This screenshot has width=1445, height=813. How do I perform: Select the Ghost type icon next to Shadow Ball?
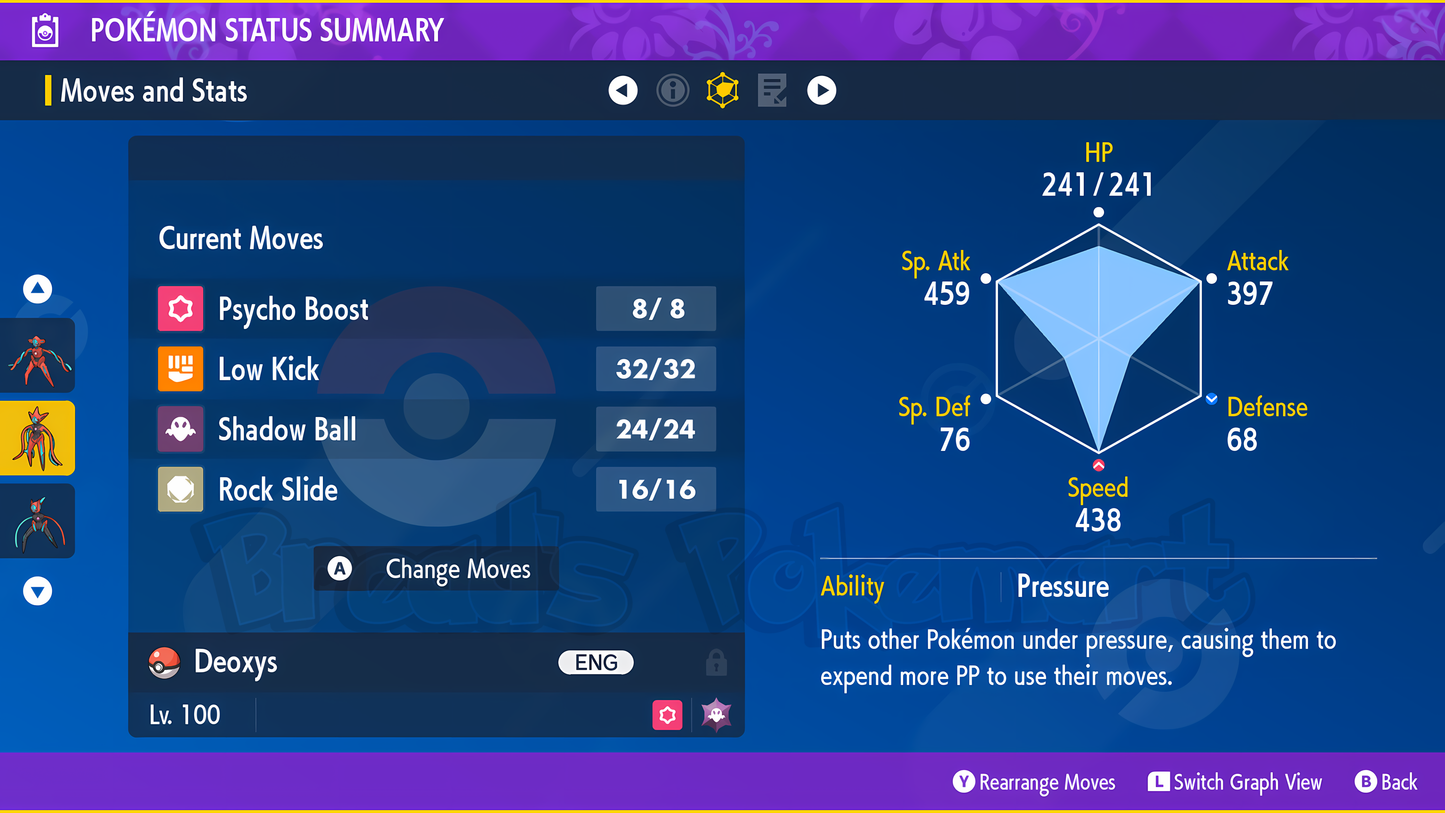click(182, 429)
